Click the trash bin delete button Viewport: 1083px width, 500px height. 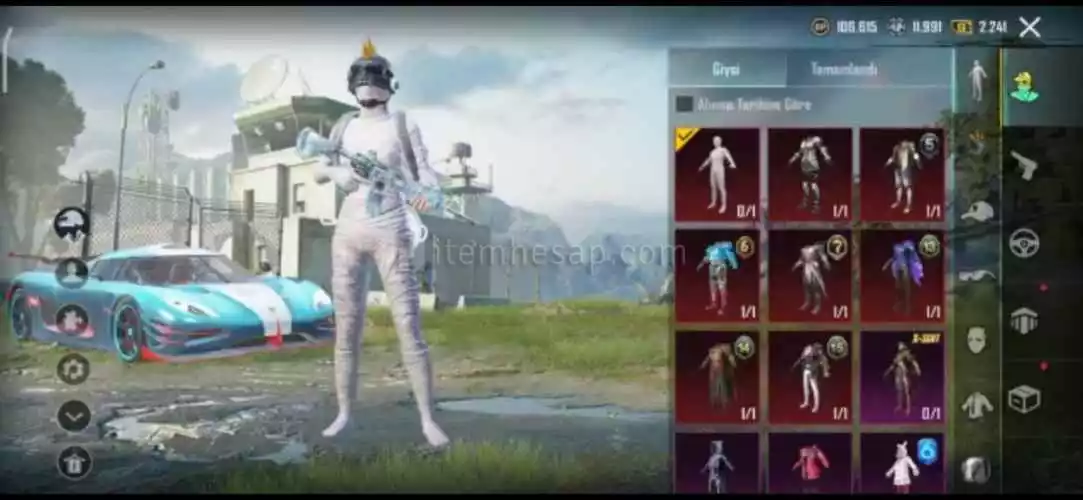tap(74, 461)
